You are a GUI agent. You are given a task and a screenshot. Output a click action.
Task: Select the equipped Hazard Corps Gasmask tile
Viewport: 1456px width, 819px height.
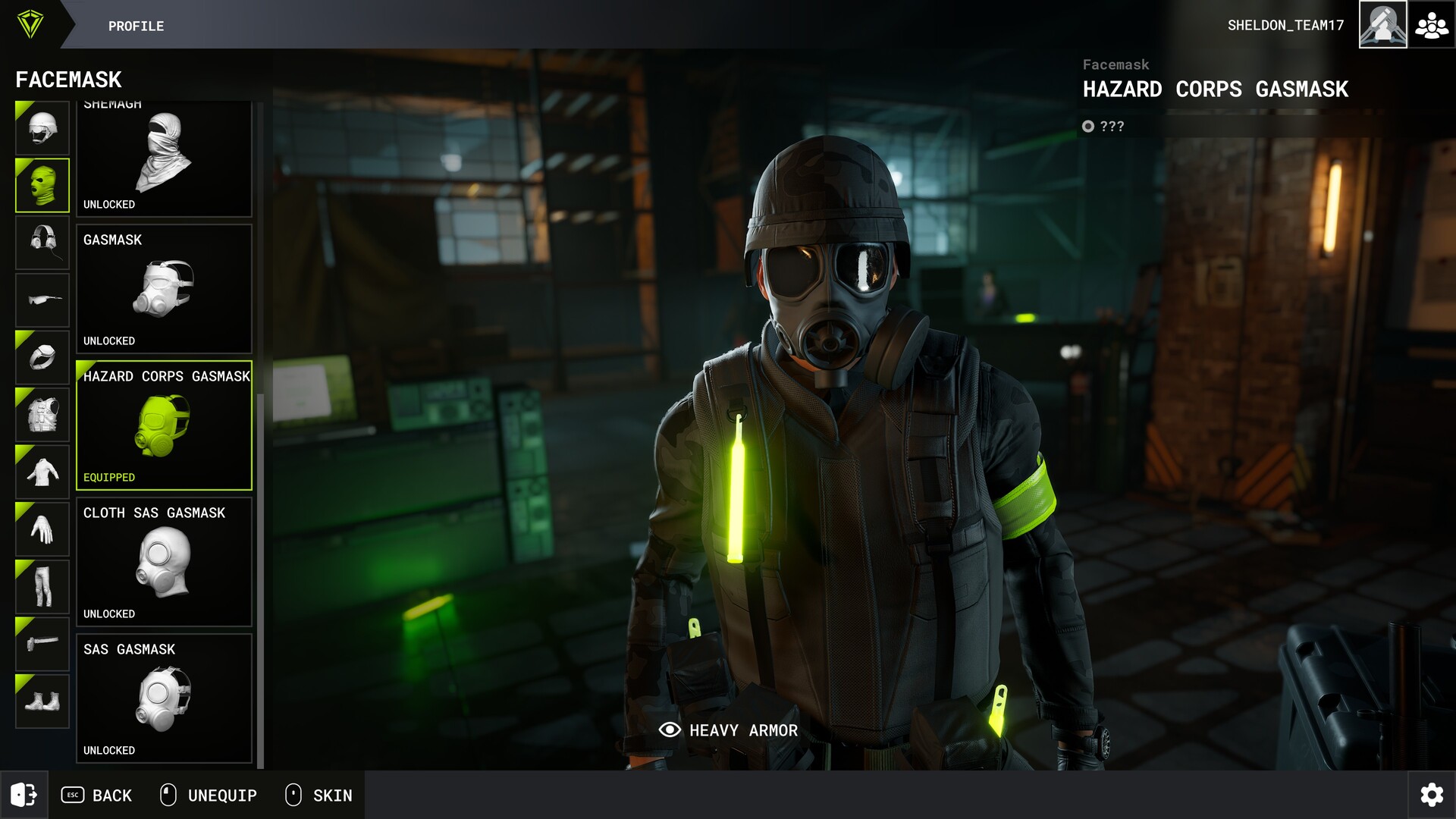[x=164, y=425]
